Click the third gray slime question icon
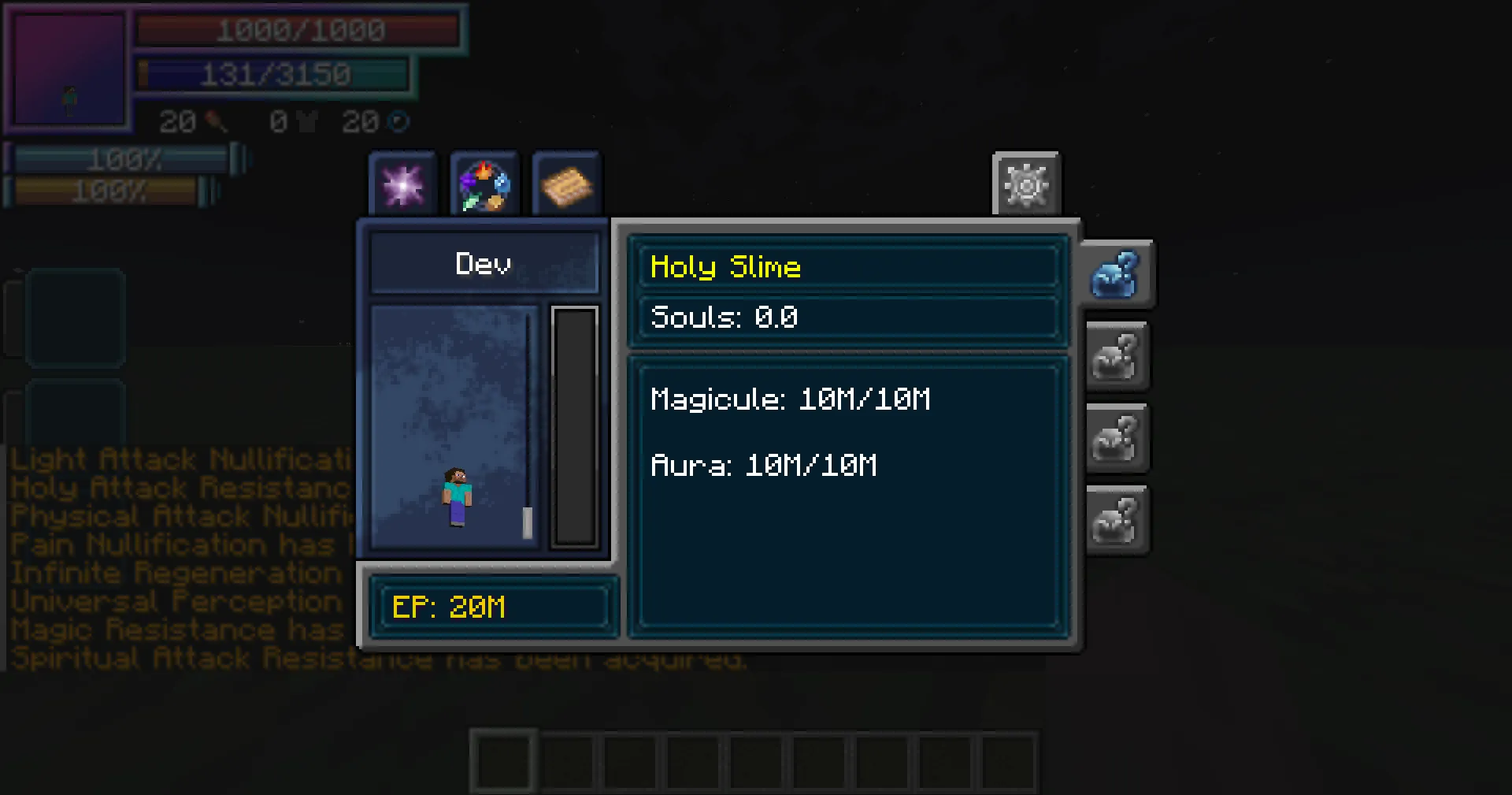Image resolution: width=1512 pixels, height=795 pixels. (x=1117, y=439)
